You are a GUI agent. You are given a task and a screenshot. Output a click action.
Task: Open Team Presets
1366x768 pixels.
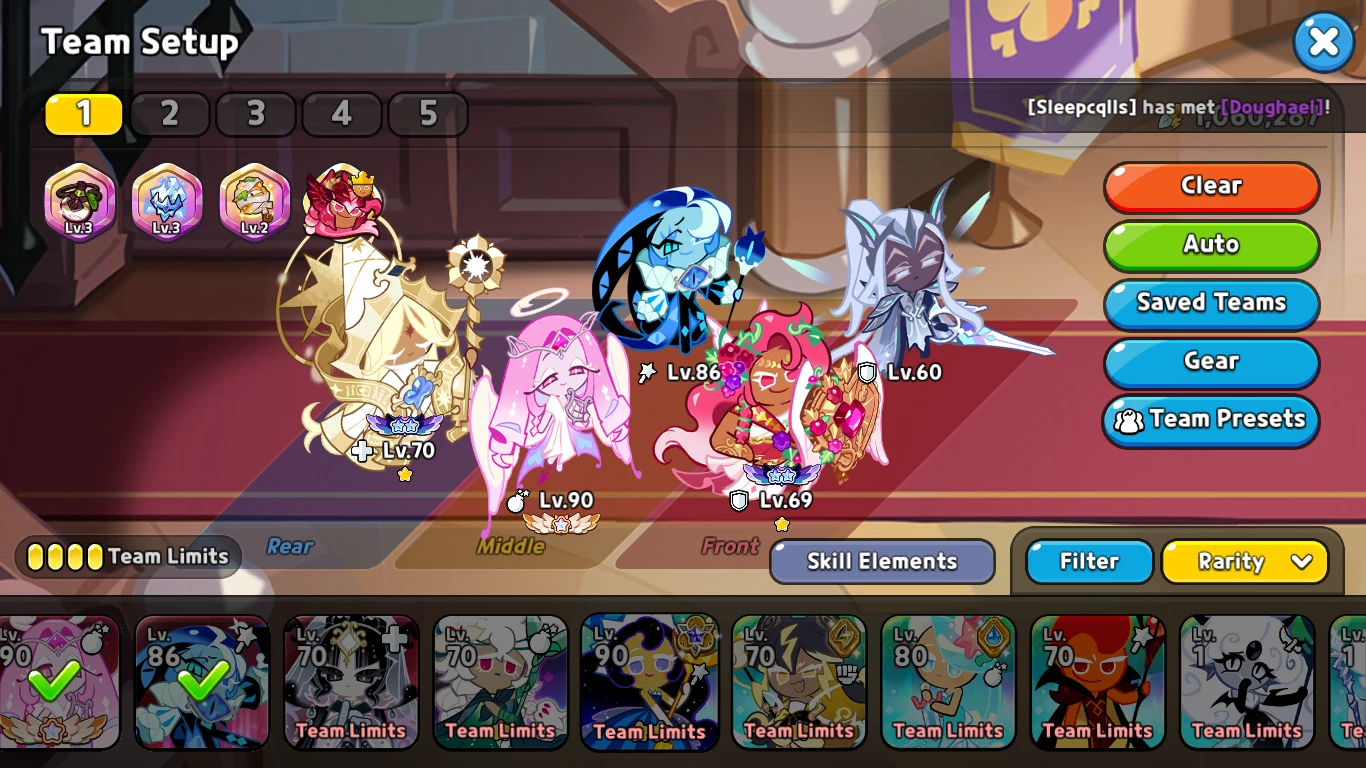pos(1211,420)
